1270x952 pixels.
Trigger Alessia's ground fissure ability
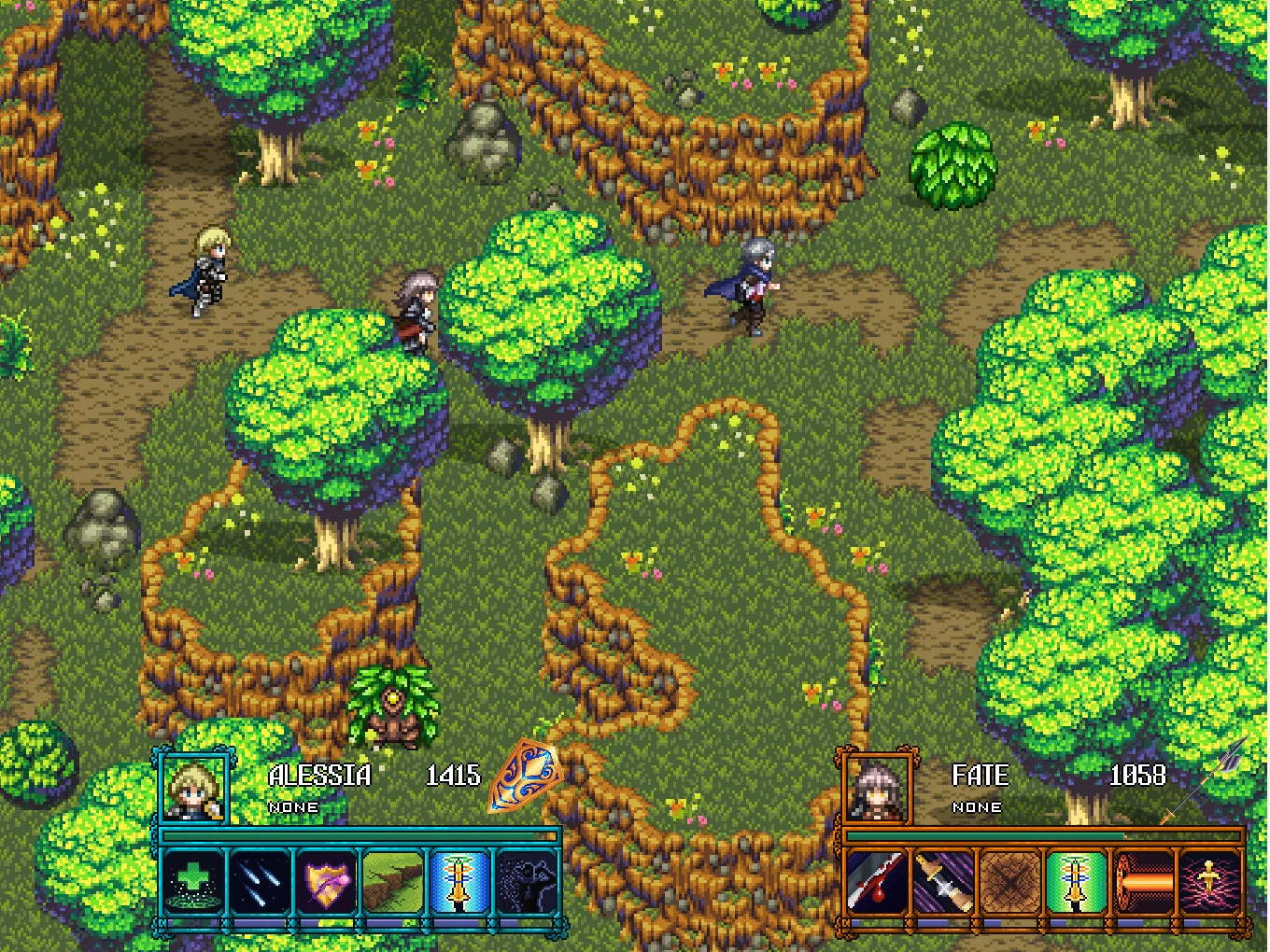pyautogui.click(x=393, y=881)
